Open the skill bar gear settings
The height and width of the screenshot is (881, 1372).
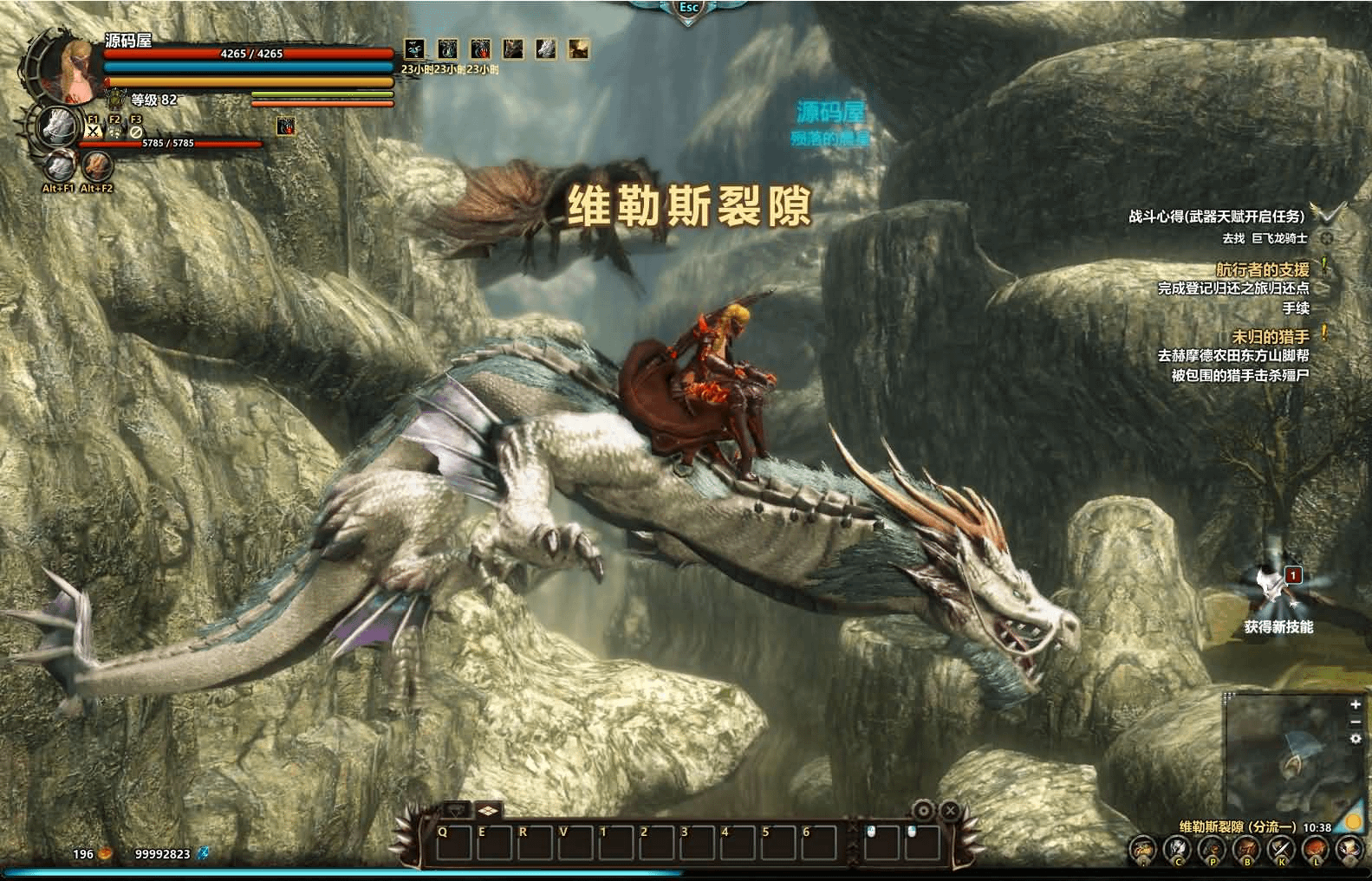pos(924,811)
